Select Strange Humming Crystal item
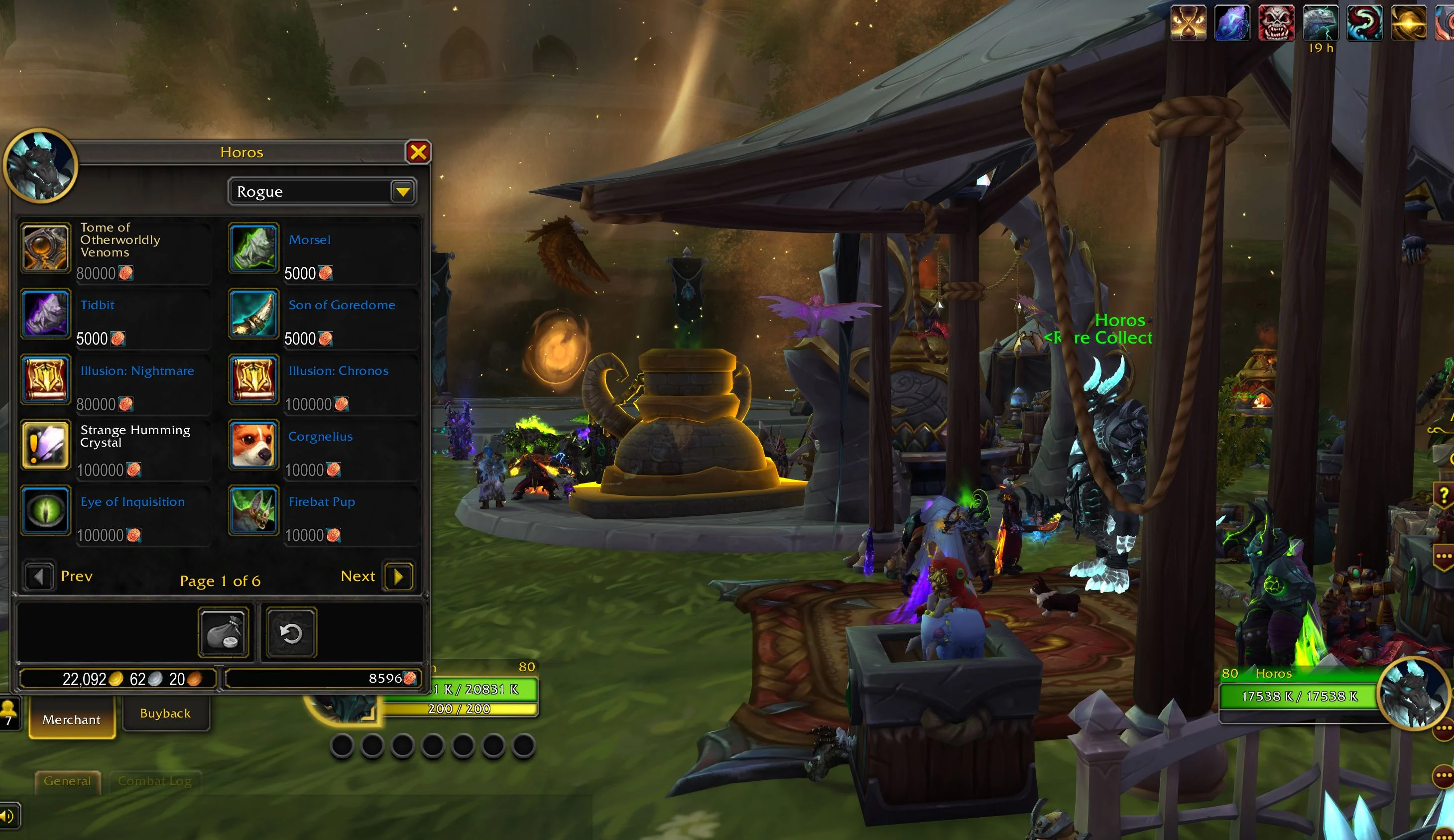1454x840 pixels. pos(46,445)
